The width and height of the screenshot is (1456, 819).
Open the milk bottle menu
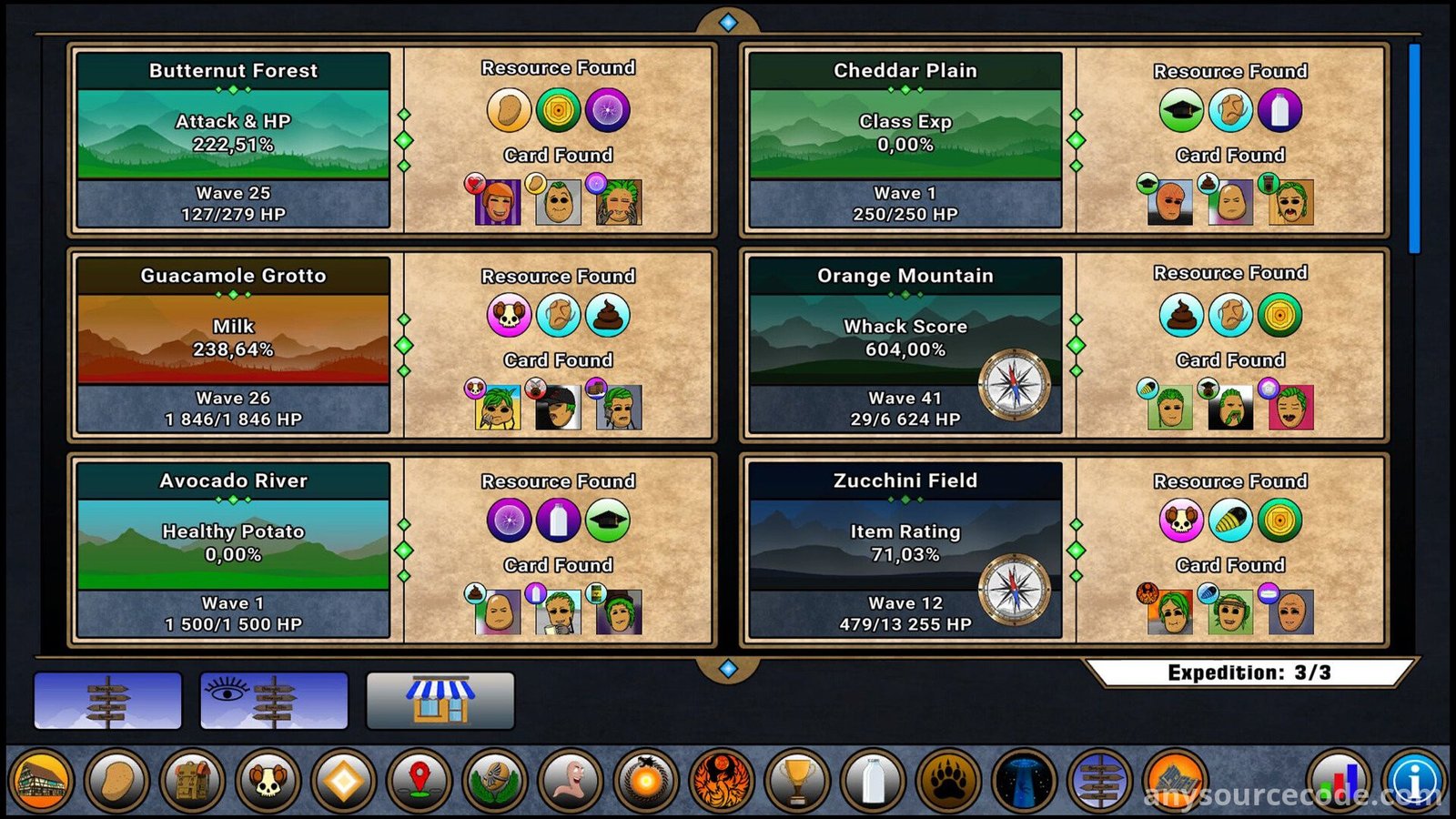click(873, 781)
